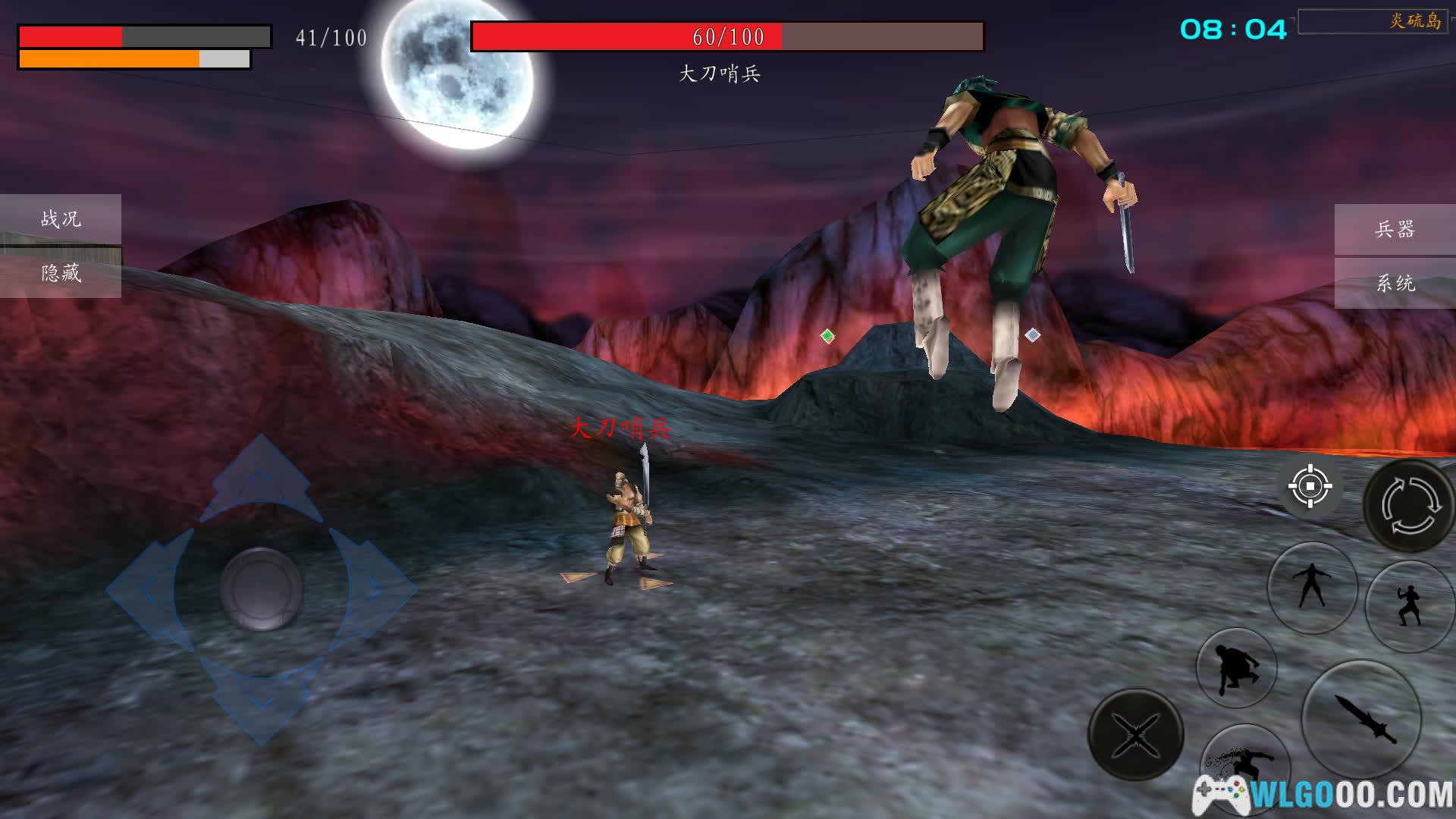
Task: Attack with the sword button
Action: click(1361, 717)
